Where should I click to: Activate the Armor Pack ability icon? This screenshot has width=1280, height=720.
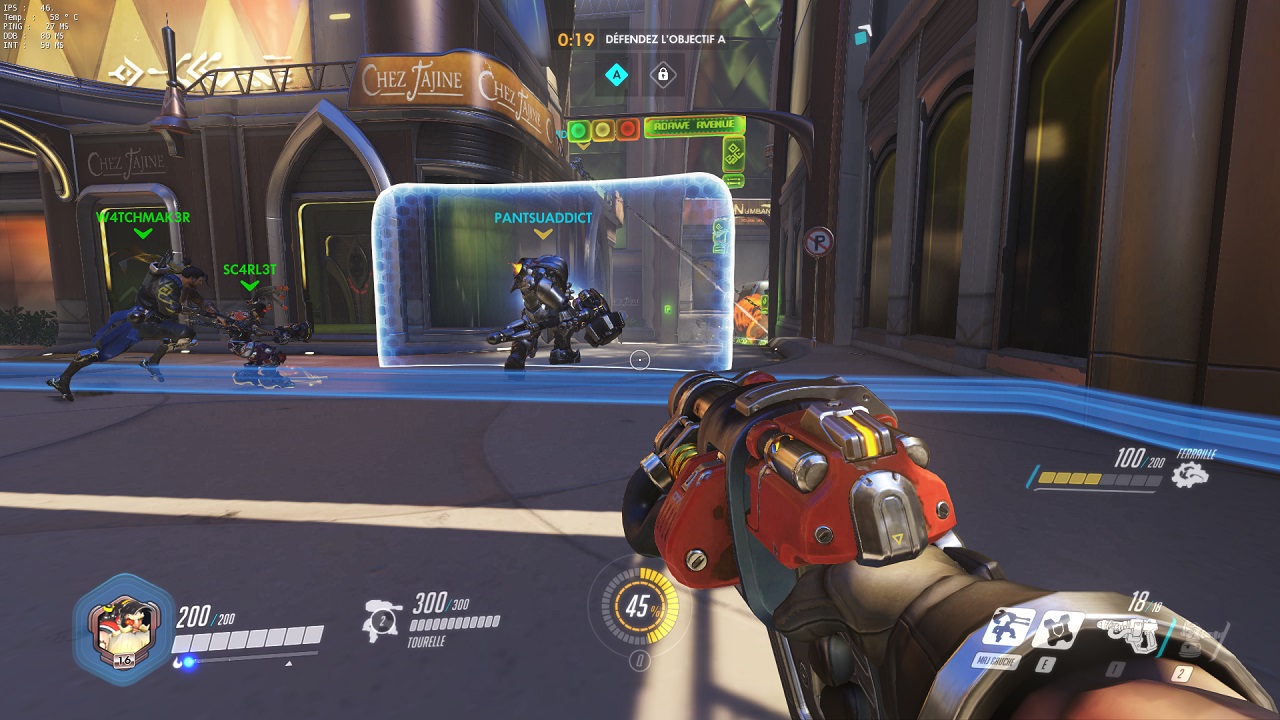tap(1057, 629)
